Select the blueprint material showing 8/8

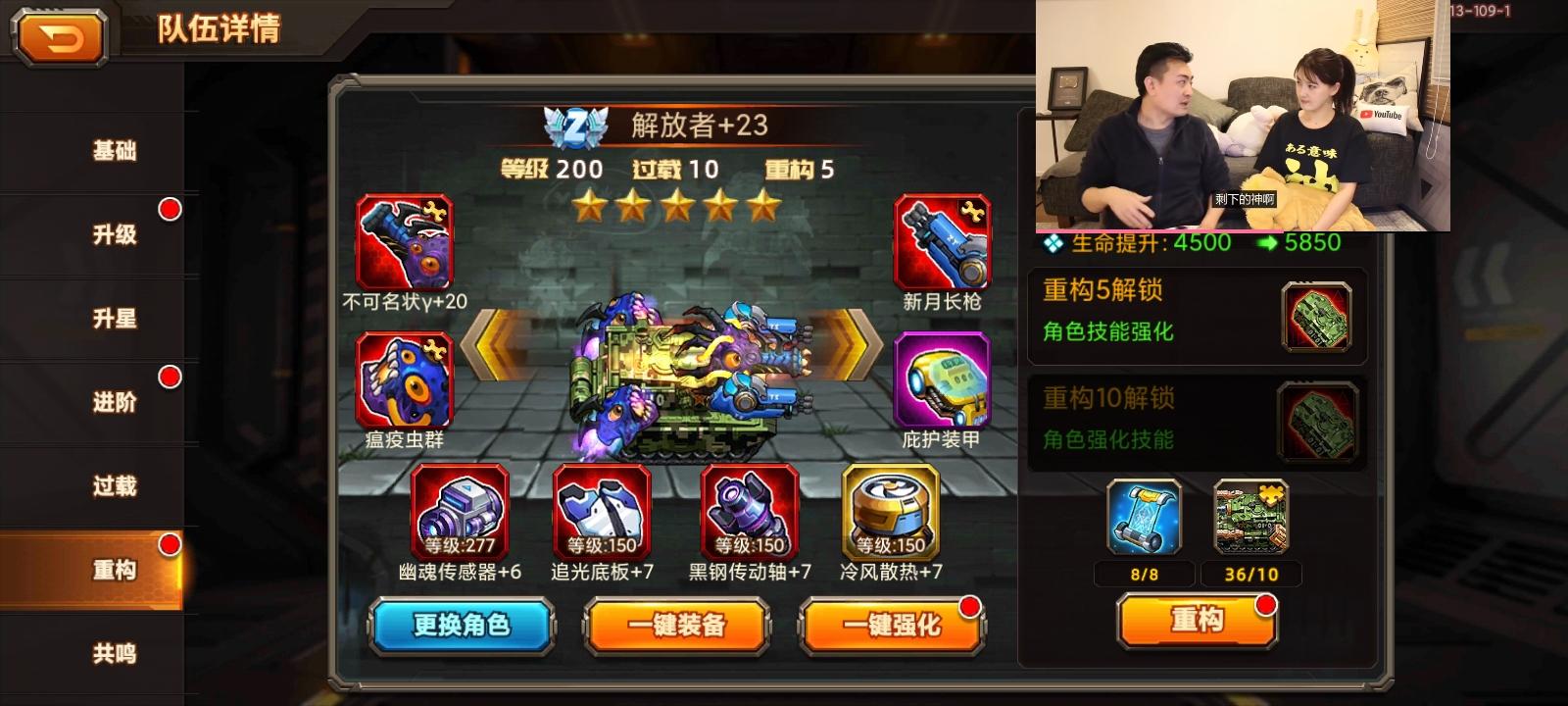point(1143,521)
